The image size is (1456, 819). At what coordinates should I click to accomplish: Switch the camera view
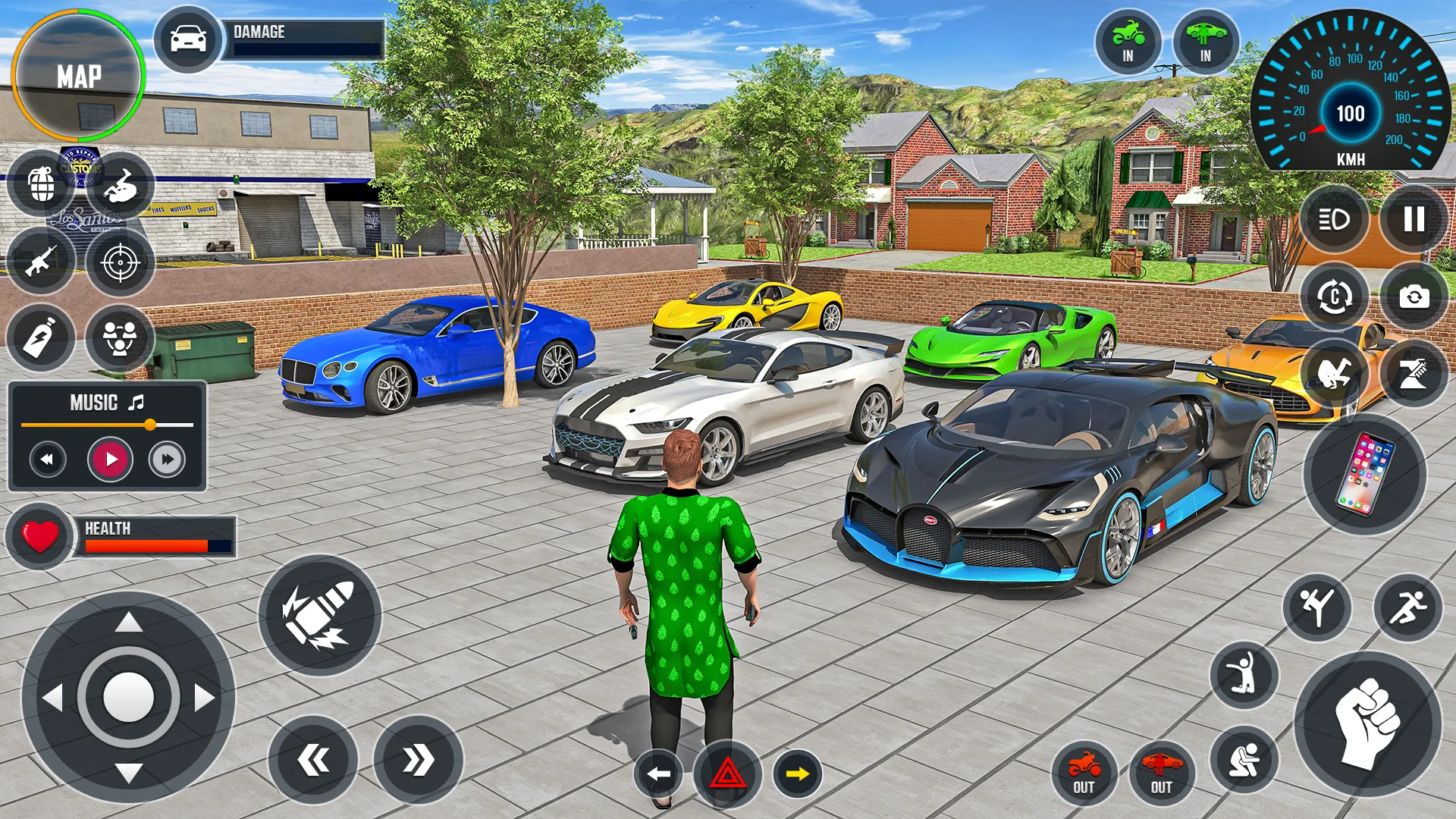click(1414, 297)
